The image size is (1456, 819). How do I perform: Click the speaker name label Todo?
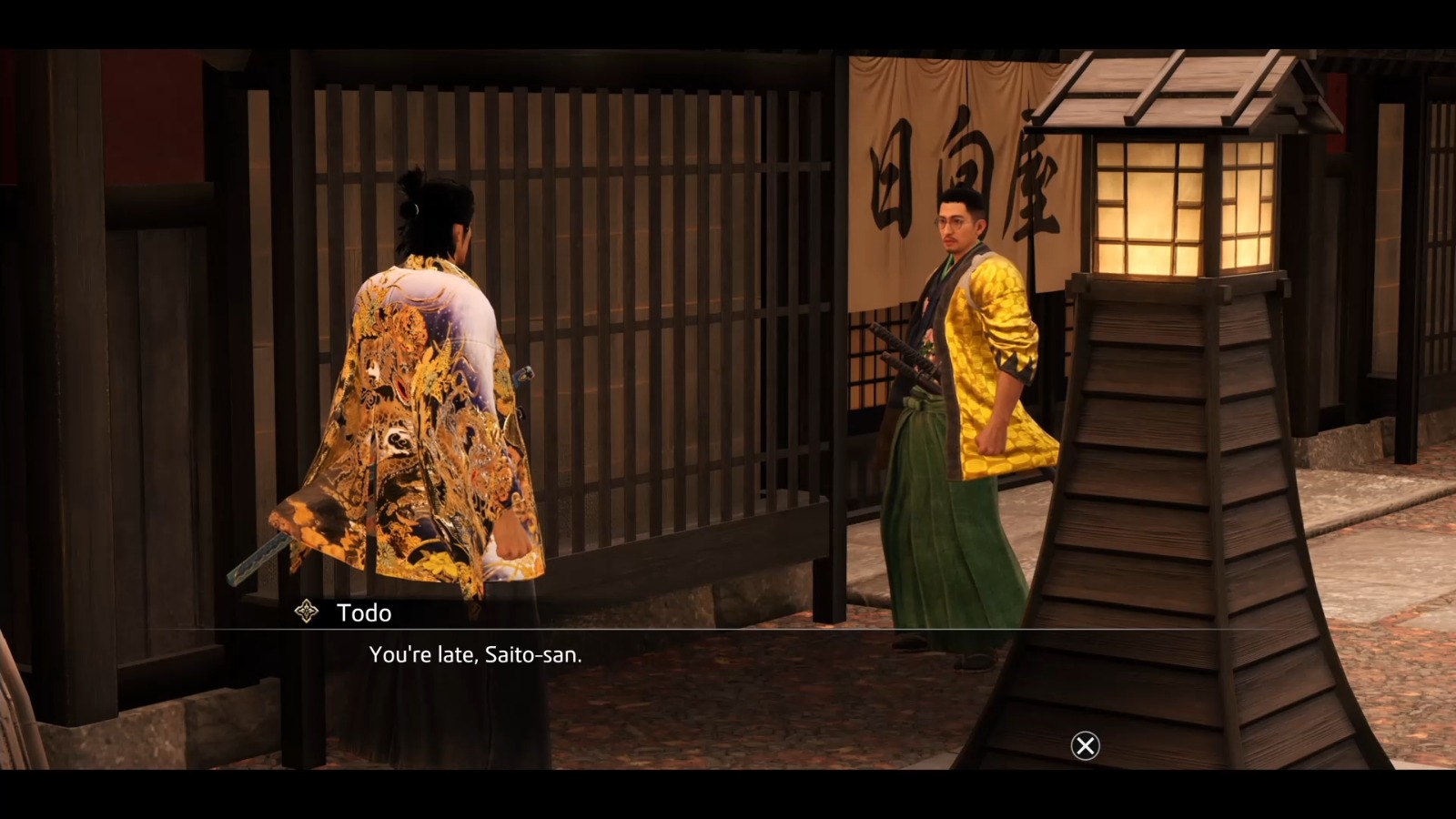tap(362, 612)
